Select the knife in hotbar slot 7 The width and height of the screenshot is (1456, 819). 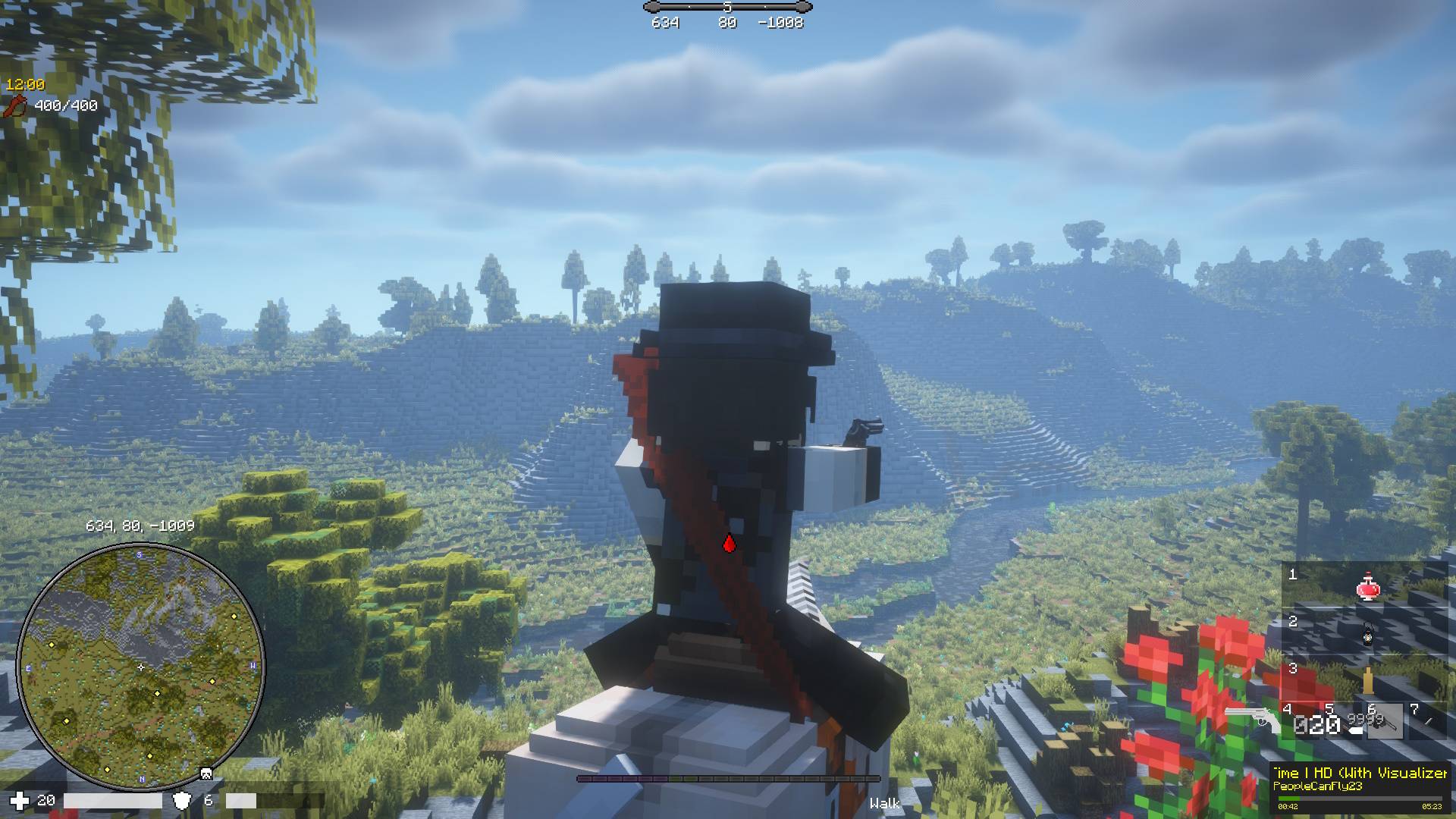coord(1427,722)
